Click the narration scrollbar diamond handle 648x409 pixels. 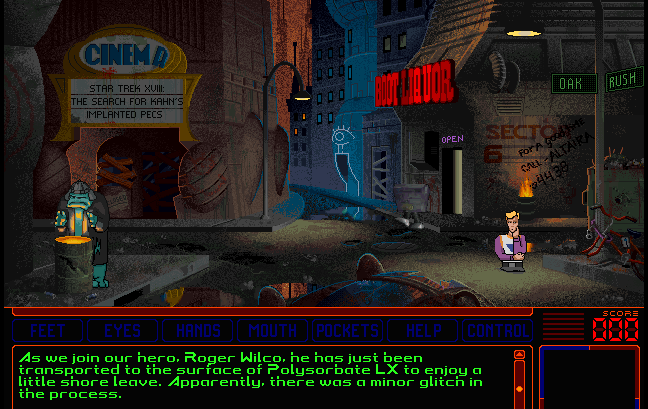pos(519,388)
